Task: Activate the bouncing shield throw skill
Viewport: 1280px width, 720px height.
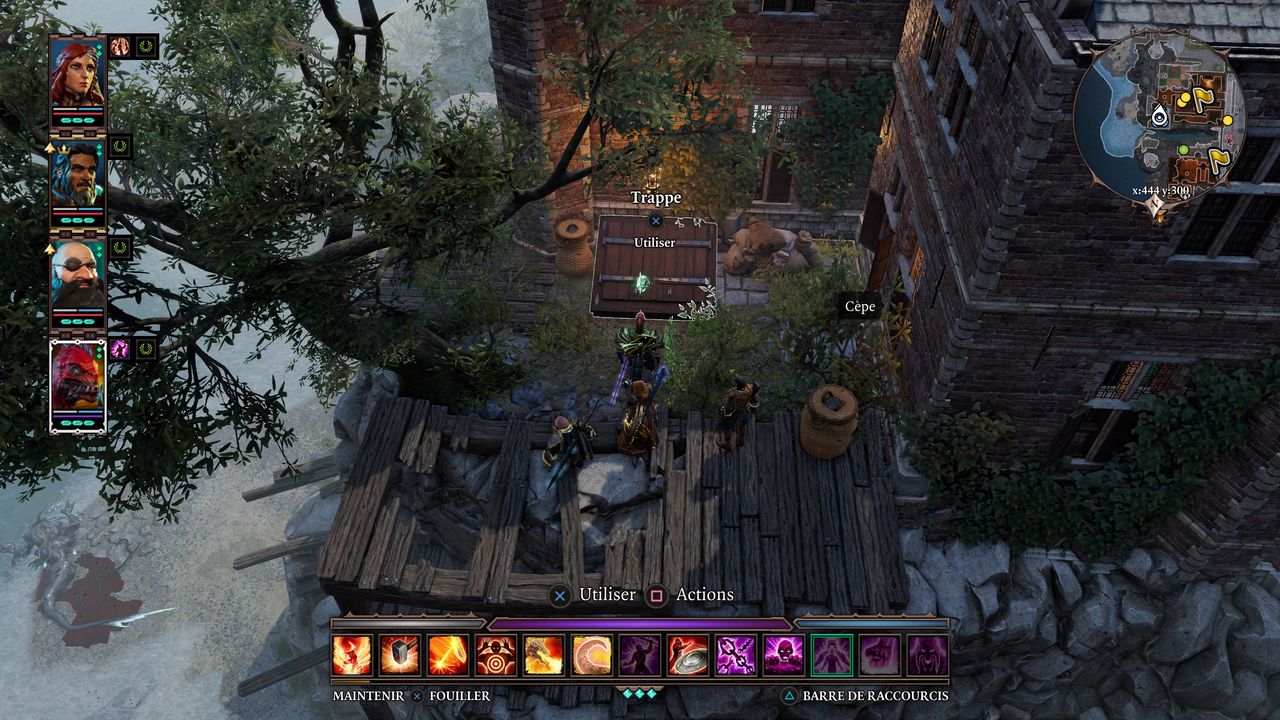Action: click(x=688, y=655)
